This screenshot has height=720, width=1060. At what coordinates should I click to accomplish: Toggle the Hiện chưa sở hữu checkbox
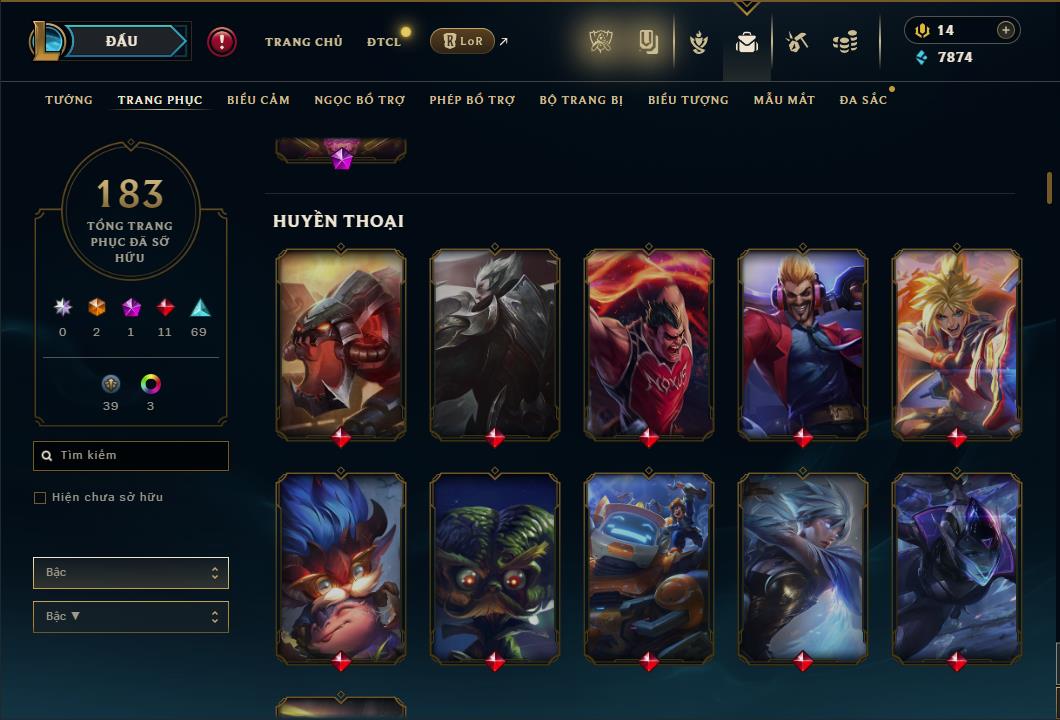40,498
